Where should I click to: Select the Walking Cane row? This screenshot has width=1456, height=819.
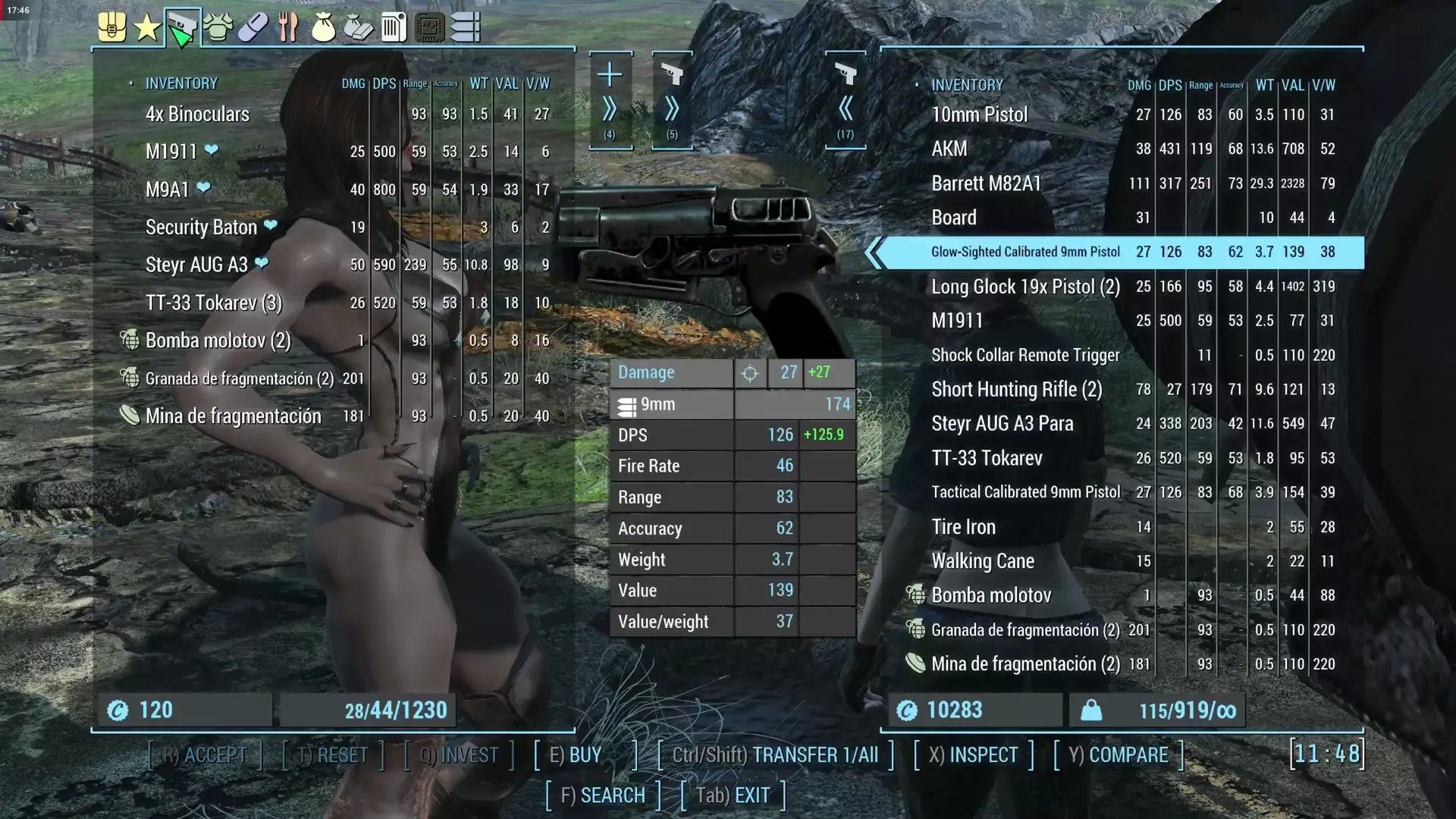982,561
